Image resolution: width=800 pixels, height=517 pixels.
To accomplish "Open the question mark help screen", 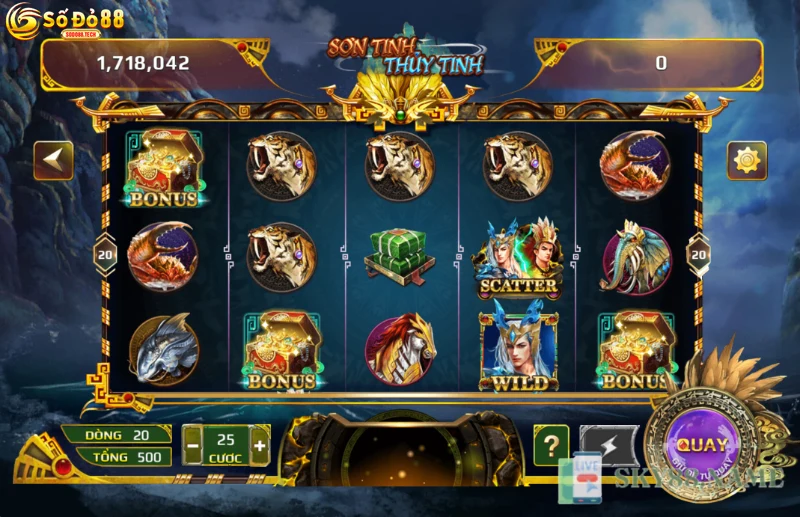I will click(x=550, y=445).
